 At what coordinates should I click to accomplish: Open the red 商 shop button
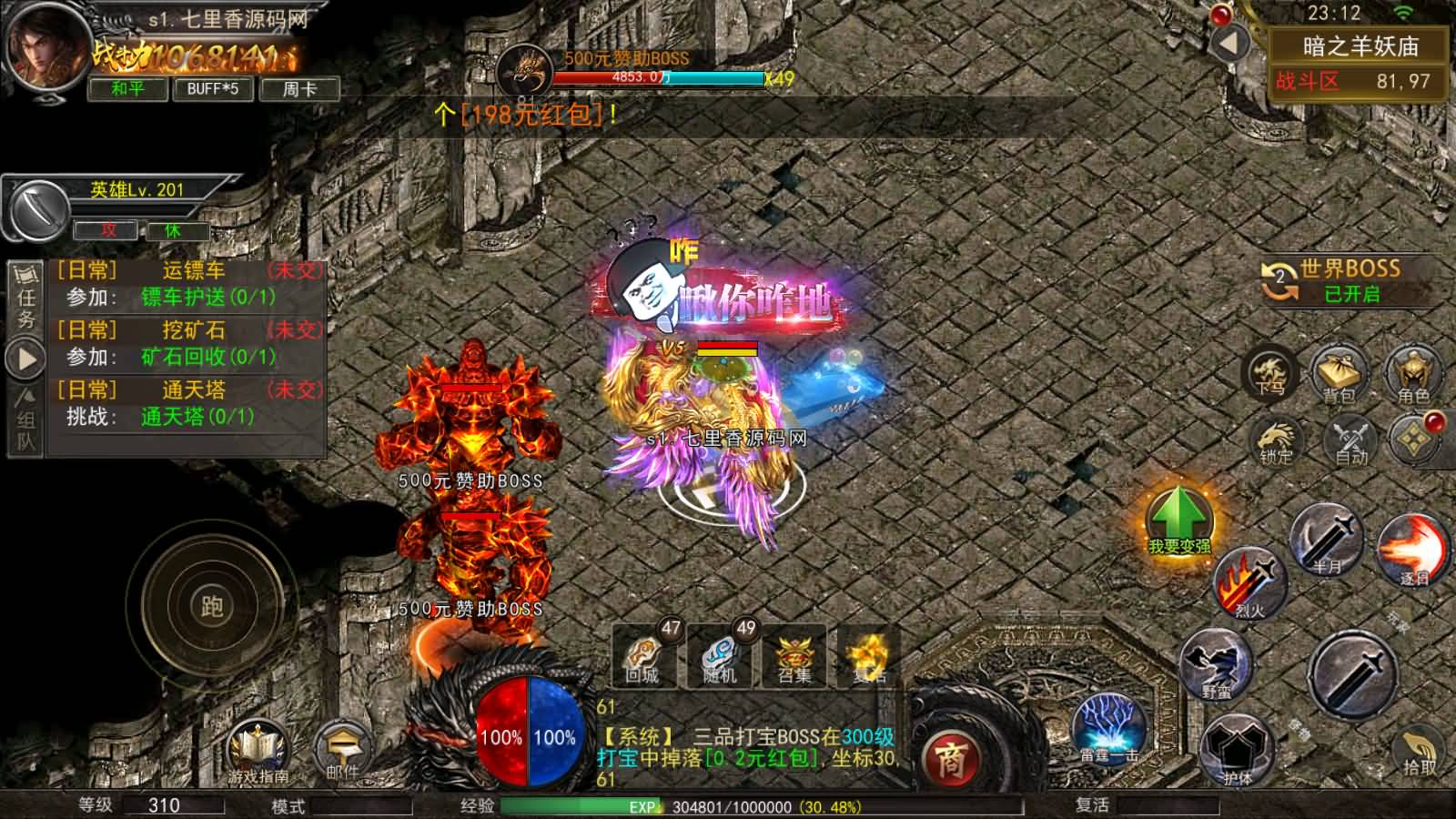(950, 759)
